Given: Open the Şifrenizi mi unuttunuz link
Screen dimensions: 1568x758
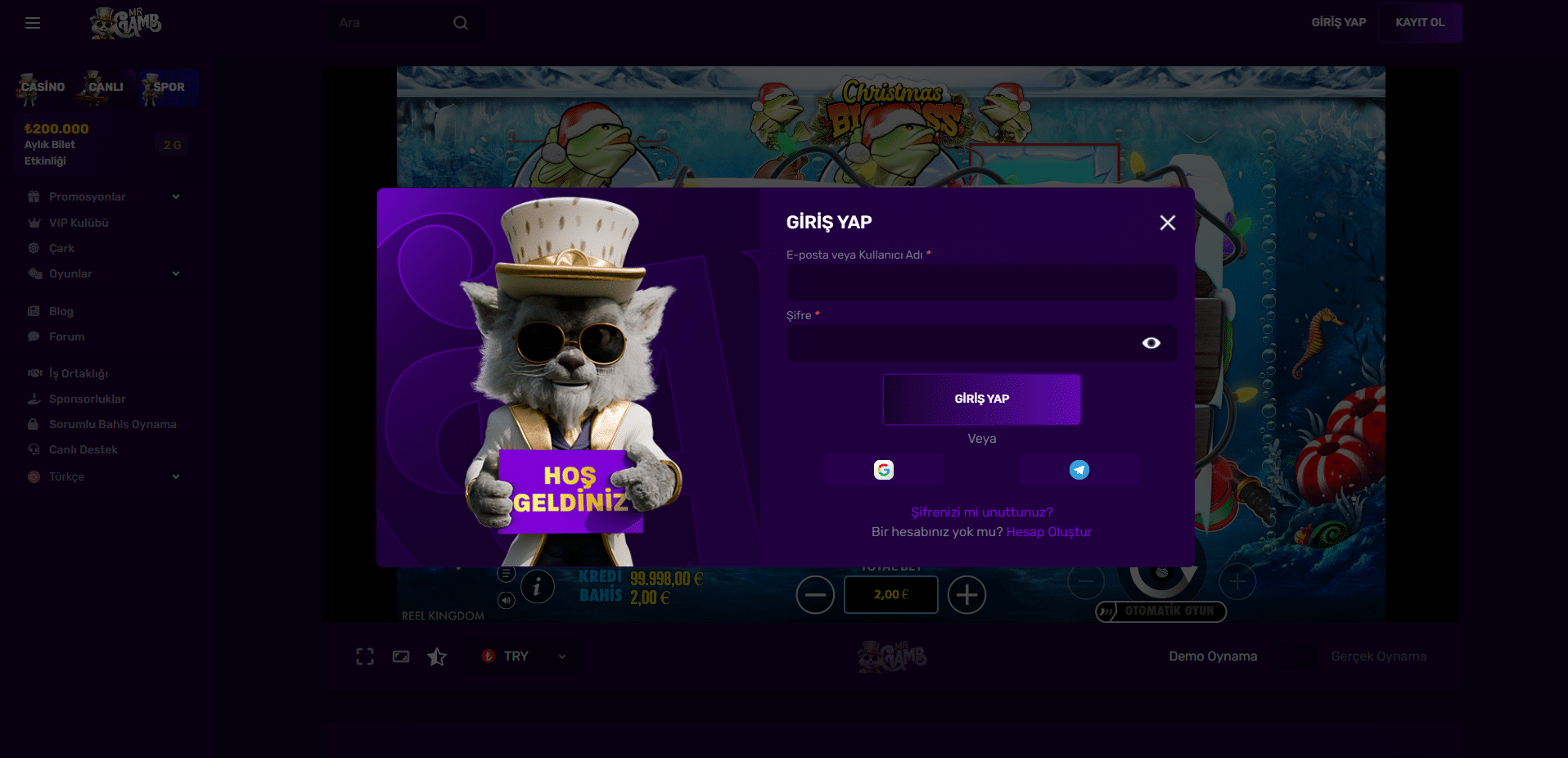Looking at the screenshot, I should 981,512.
